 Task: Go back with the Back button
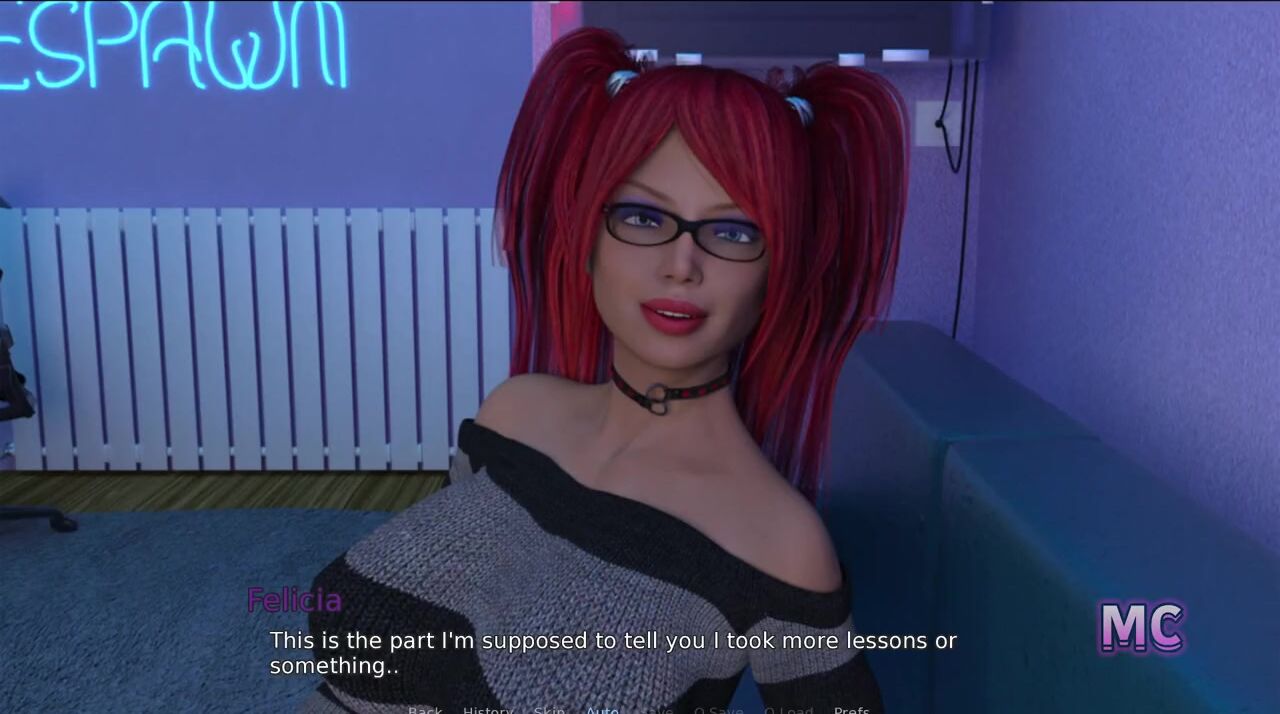(x=425, y=709)
